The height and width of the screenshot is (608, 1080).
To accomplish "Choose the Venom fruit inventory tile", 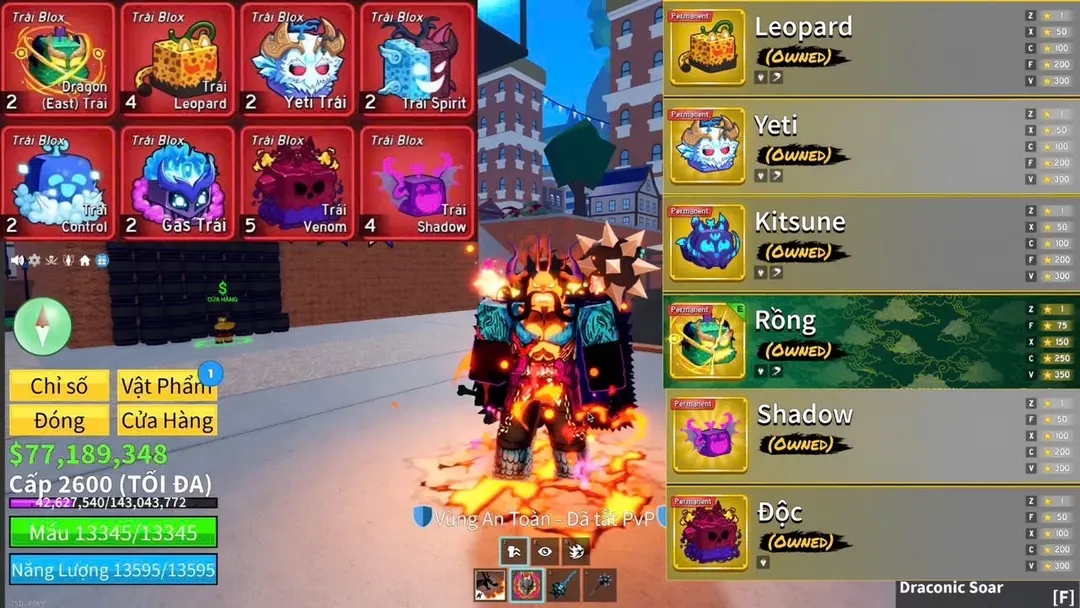I will [297, 183].
